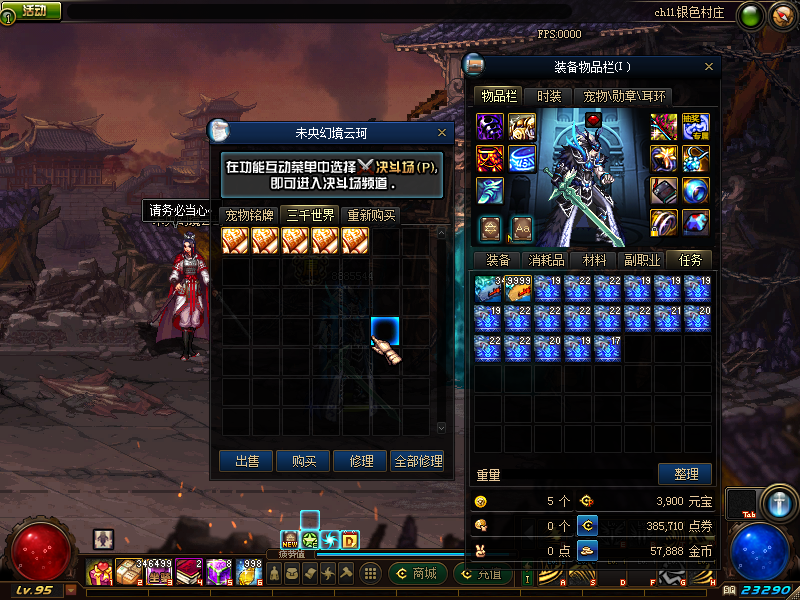Click the D skill icon above hotbar
The height and width of the screenshot is (600, 800).
[350, 540]
